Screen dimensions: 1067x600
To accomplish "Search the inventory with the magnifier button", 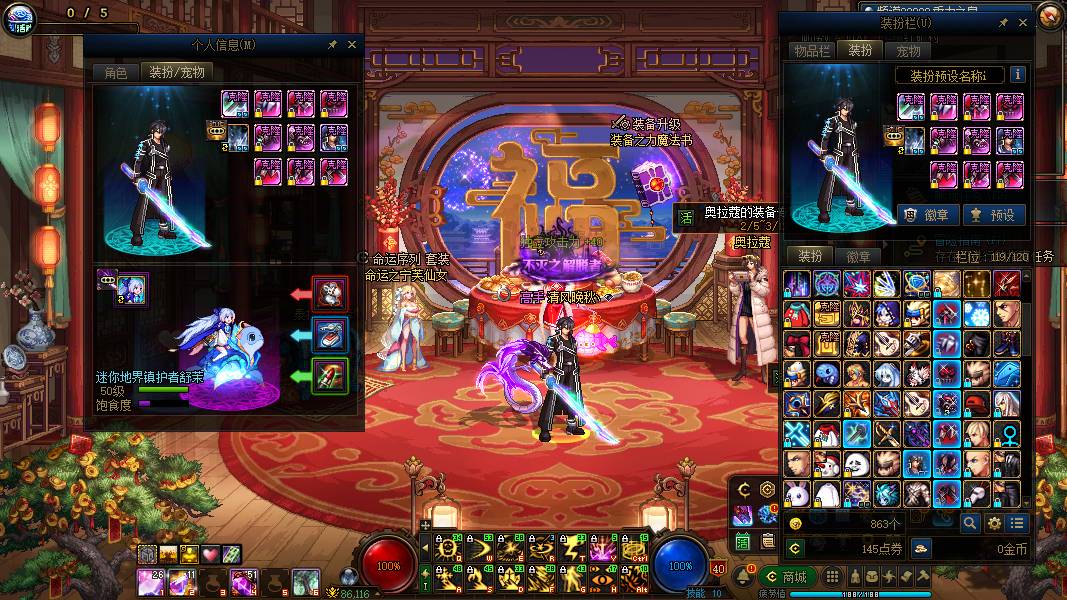I will point(970,523).
